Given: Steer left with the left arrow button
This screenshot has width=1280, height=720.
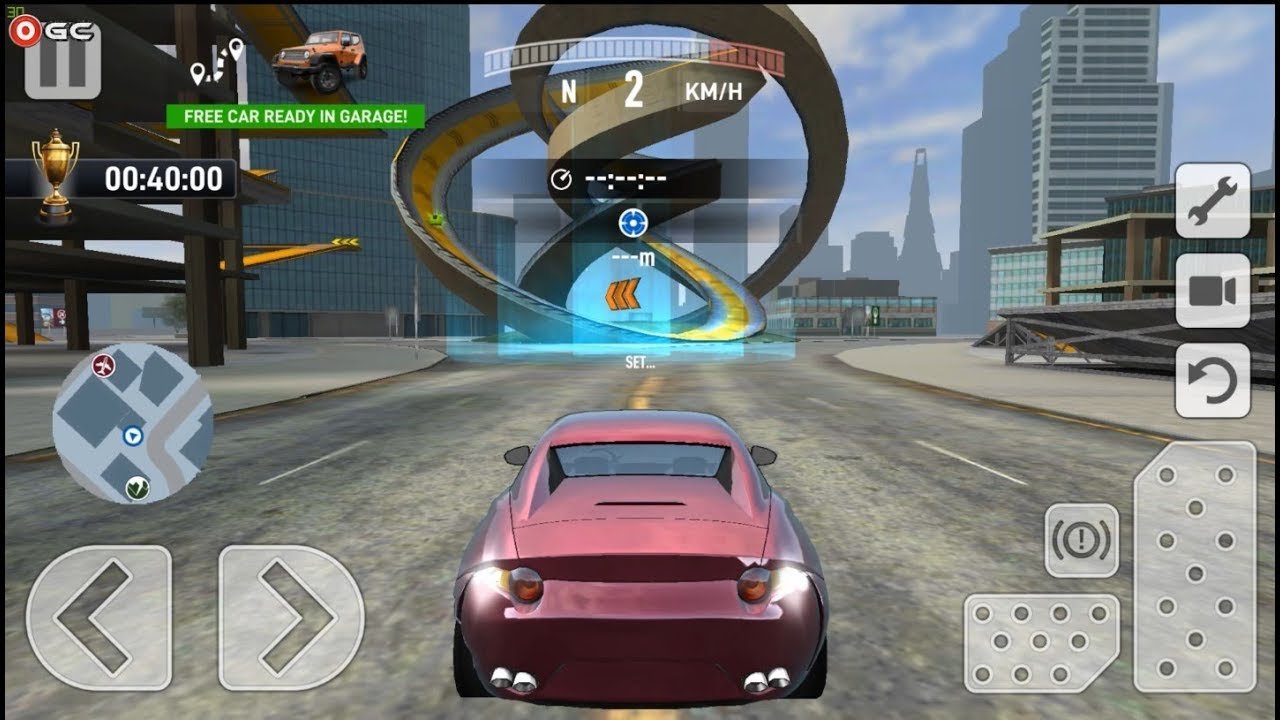Looking at the screenshot, I should tap(98, 617).
